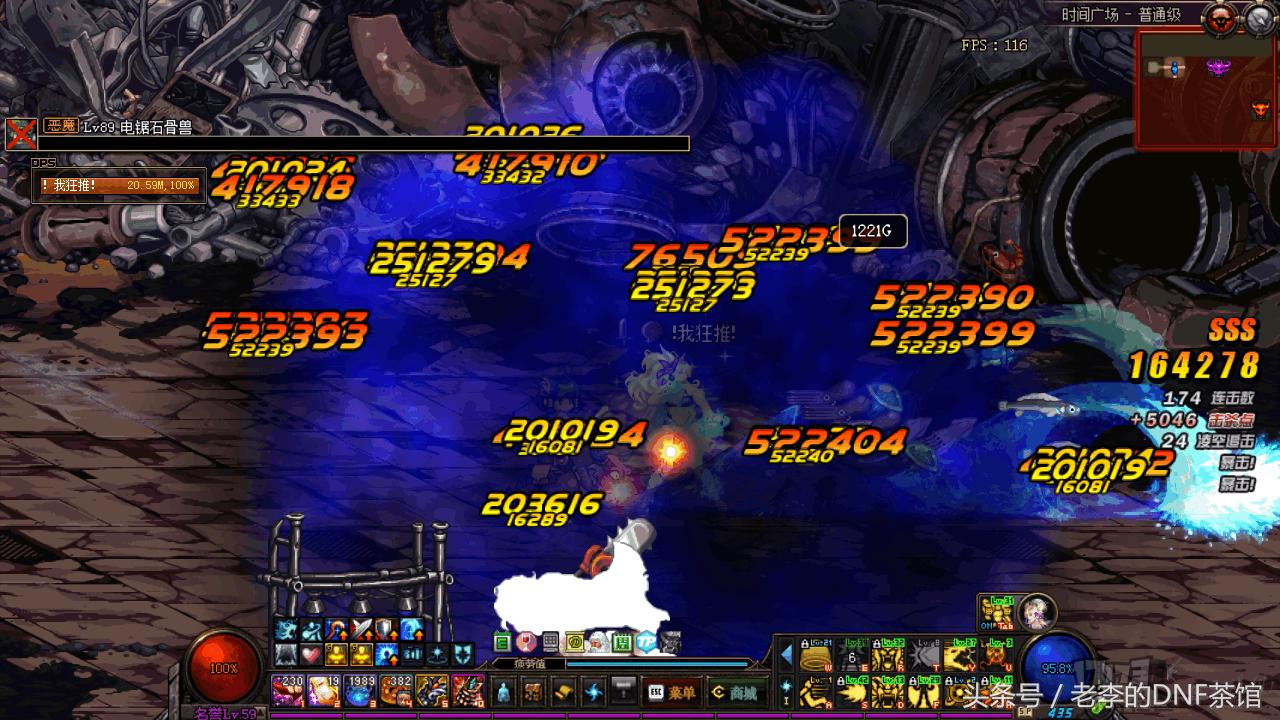Toggle the Tab ON skill icon
This screenshot has height=720, width=1280.
pyautogui.click(x=995, y=611)
